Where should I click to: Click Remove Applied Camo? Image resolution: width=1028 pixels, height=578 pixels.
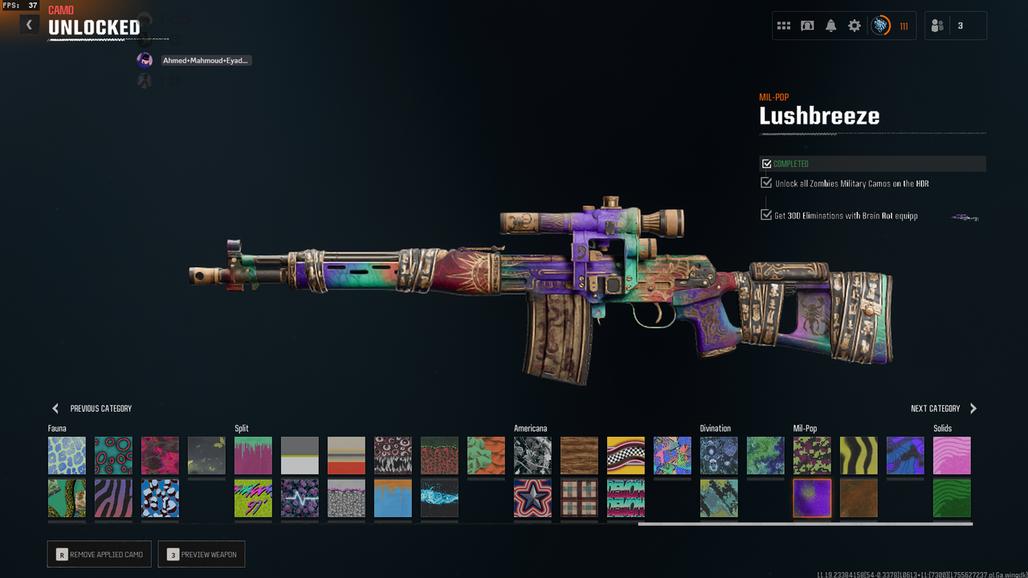[99, 554]
